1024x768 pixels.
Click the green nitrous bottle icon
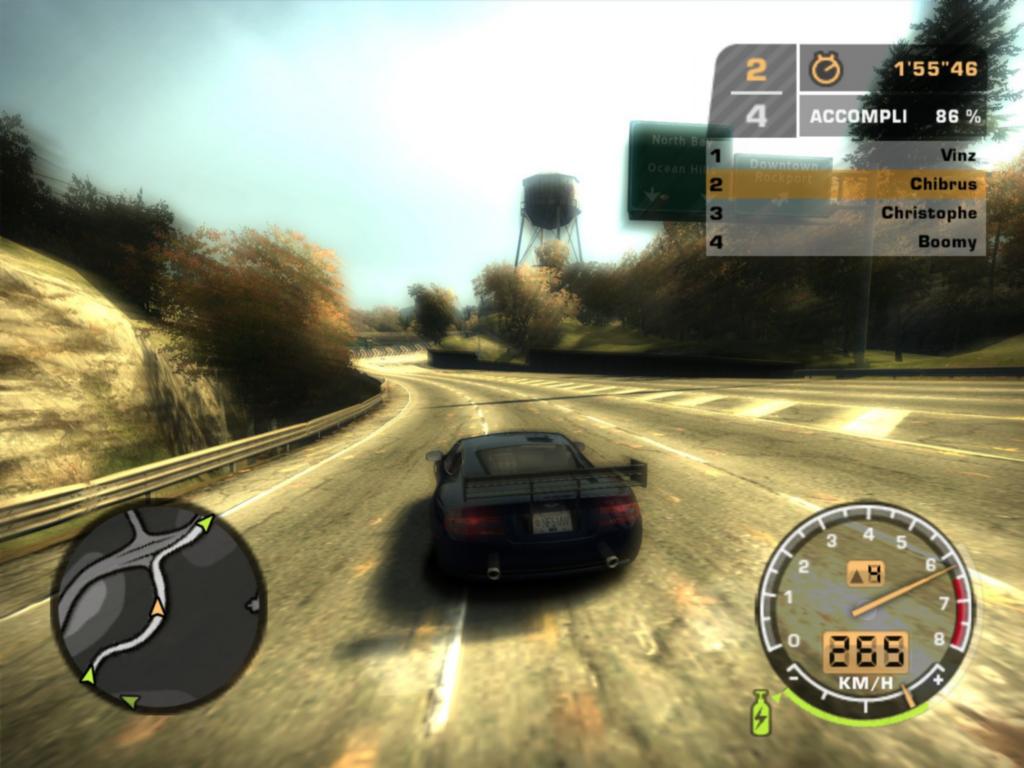click(762, 711)
